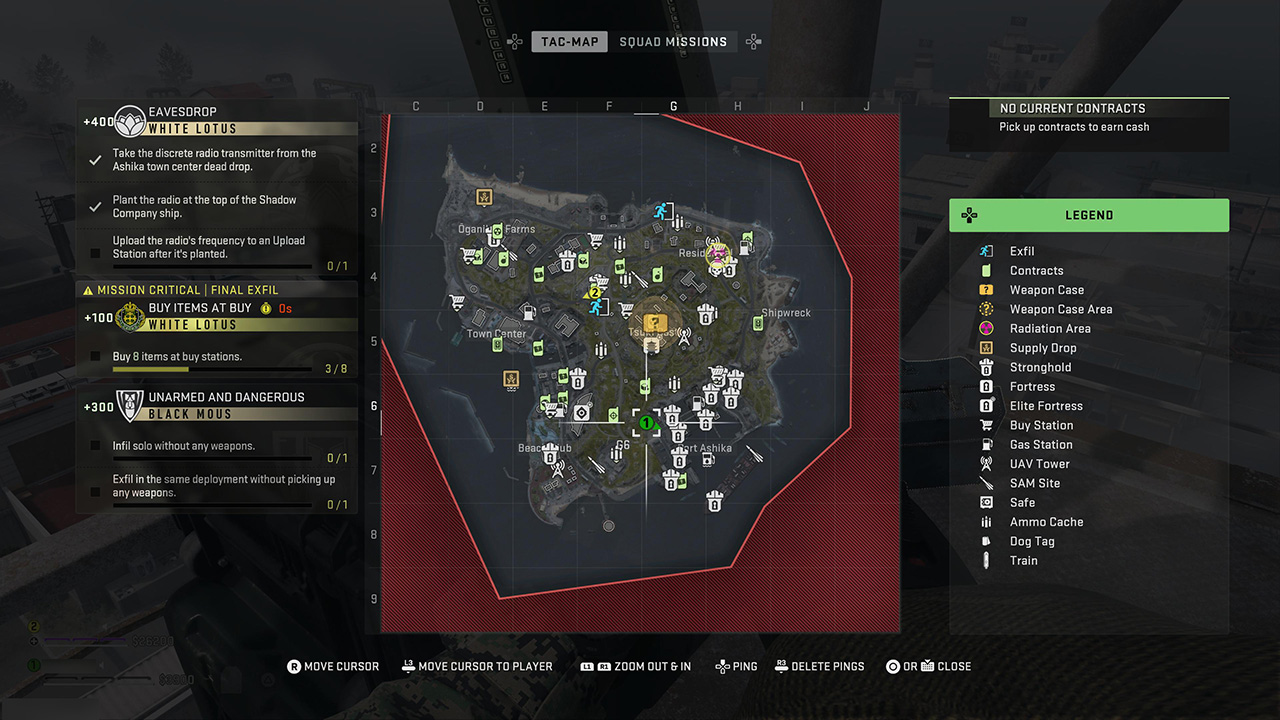Click the checkmark on the completed radio transmitter objective

[x=94, y=160]
